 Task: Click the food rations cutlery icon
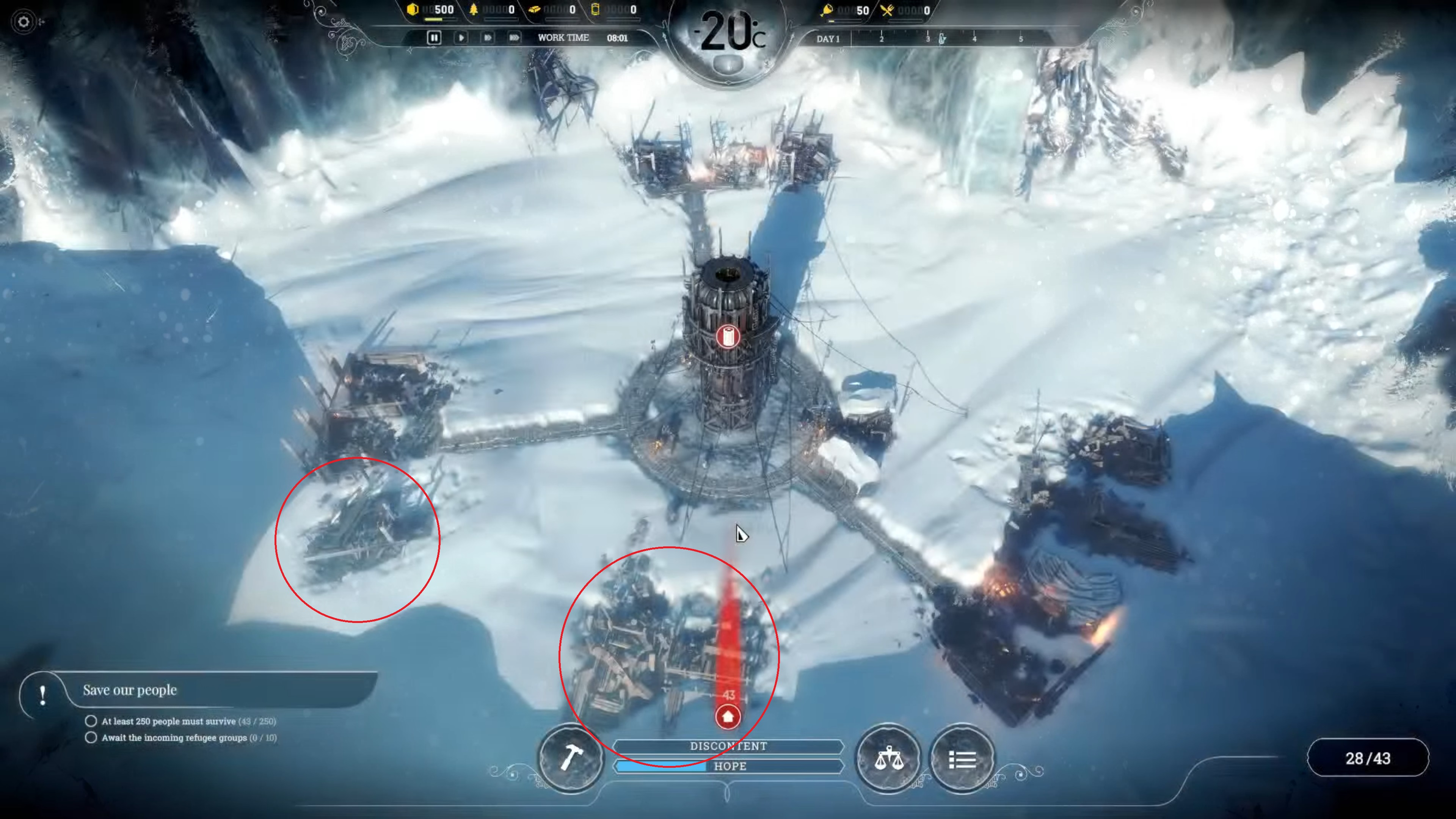[x=887, y=10]
